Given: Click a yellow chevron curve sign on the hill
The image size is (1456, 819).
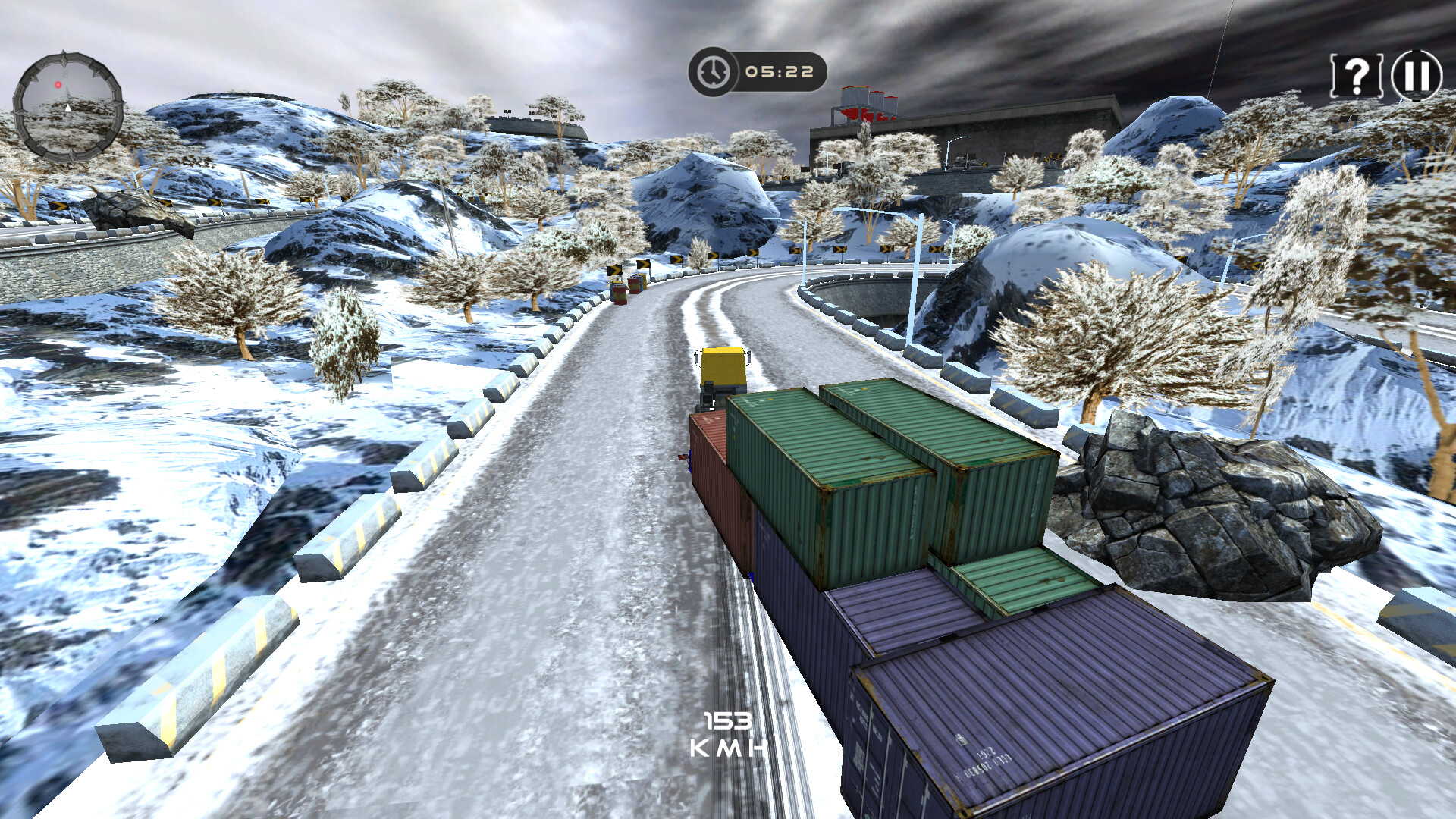Looking at the screenshot, I should point(838,250).
